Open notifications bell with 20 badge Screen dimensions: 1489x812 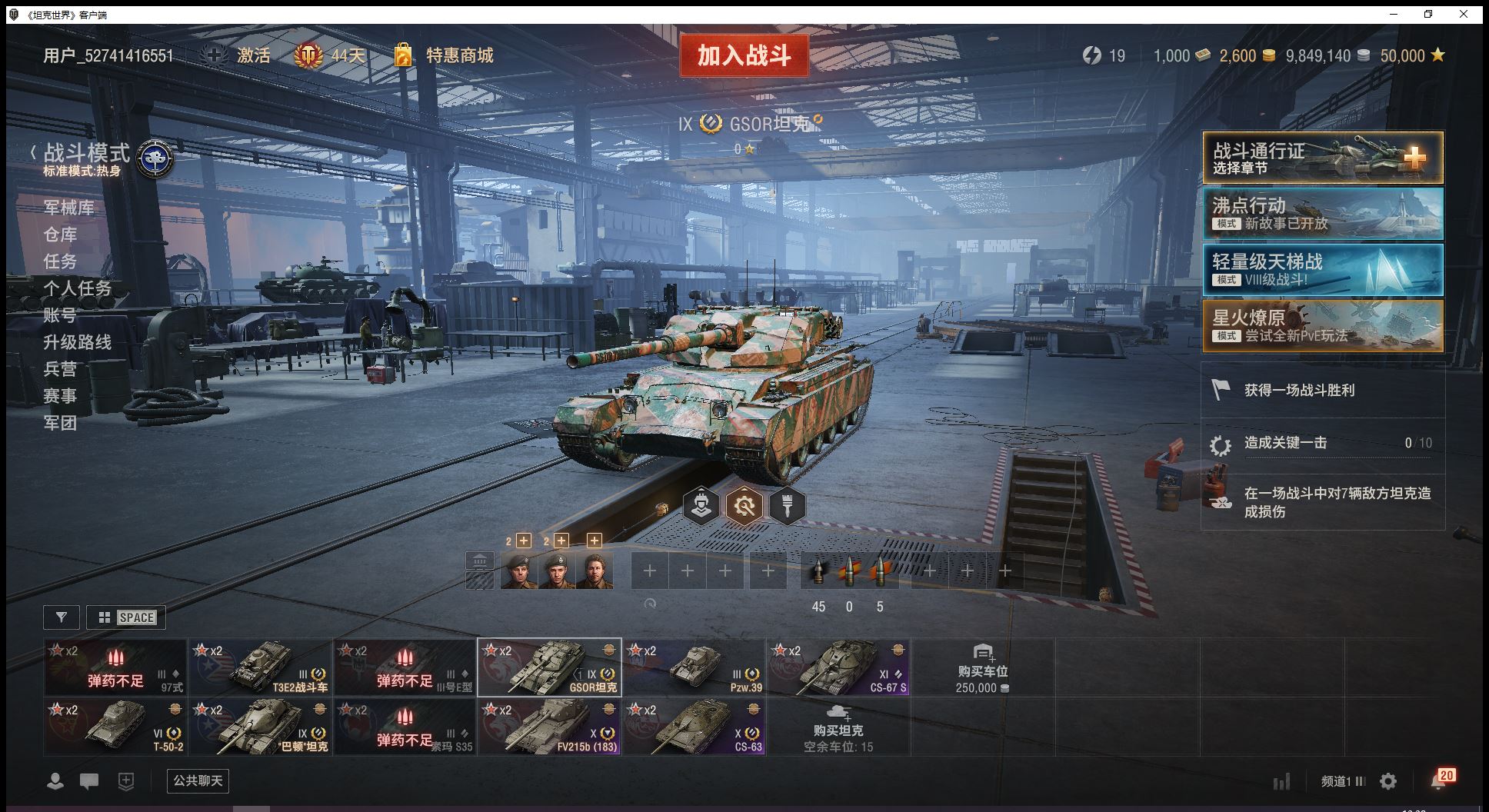coord(1440,780)
